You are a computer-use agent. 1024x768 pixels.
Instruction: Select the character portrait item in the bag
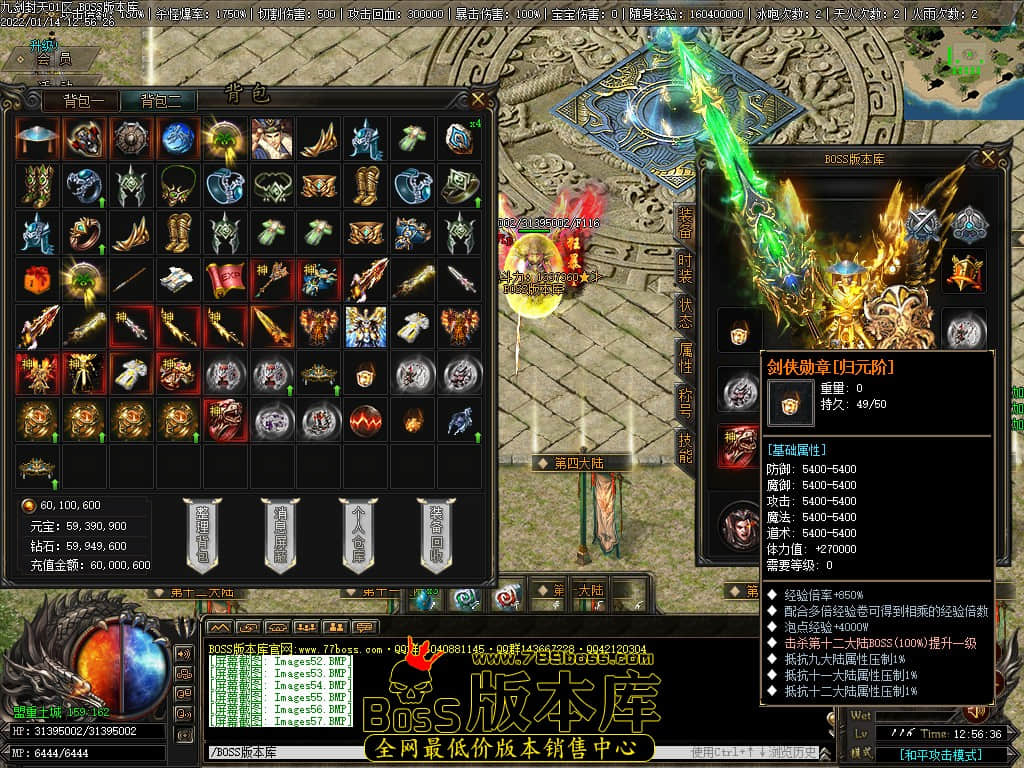pos(271,138)
